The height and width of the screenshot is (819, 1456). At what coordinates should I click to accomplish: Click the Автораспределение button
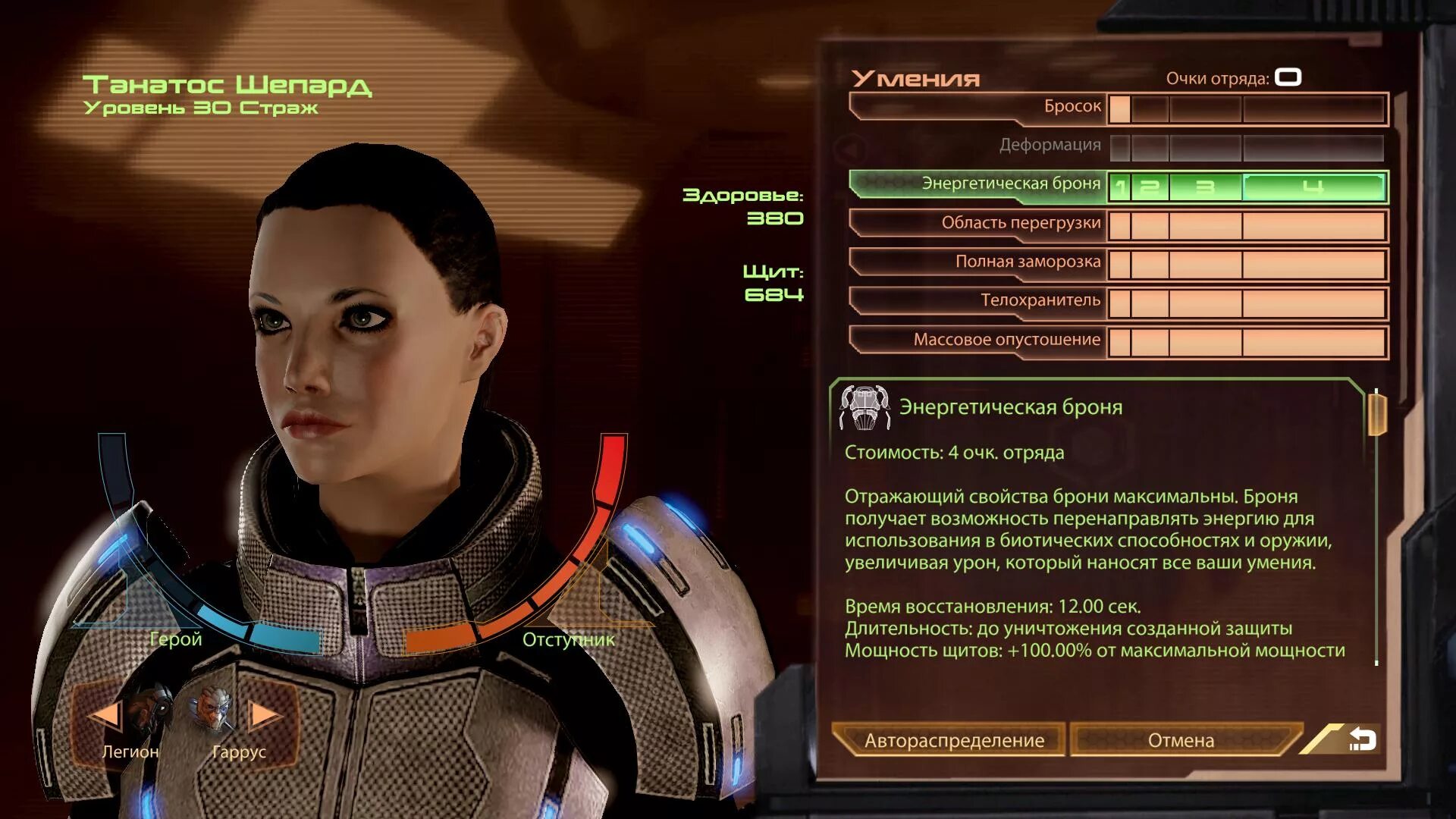click(x=953, y=740)
